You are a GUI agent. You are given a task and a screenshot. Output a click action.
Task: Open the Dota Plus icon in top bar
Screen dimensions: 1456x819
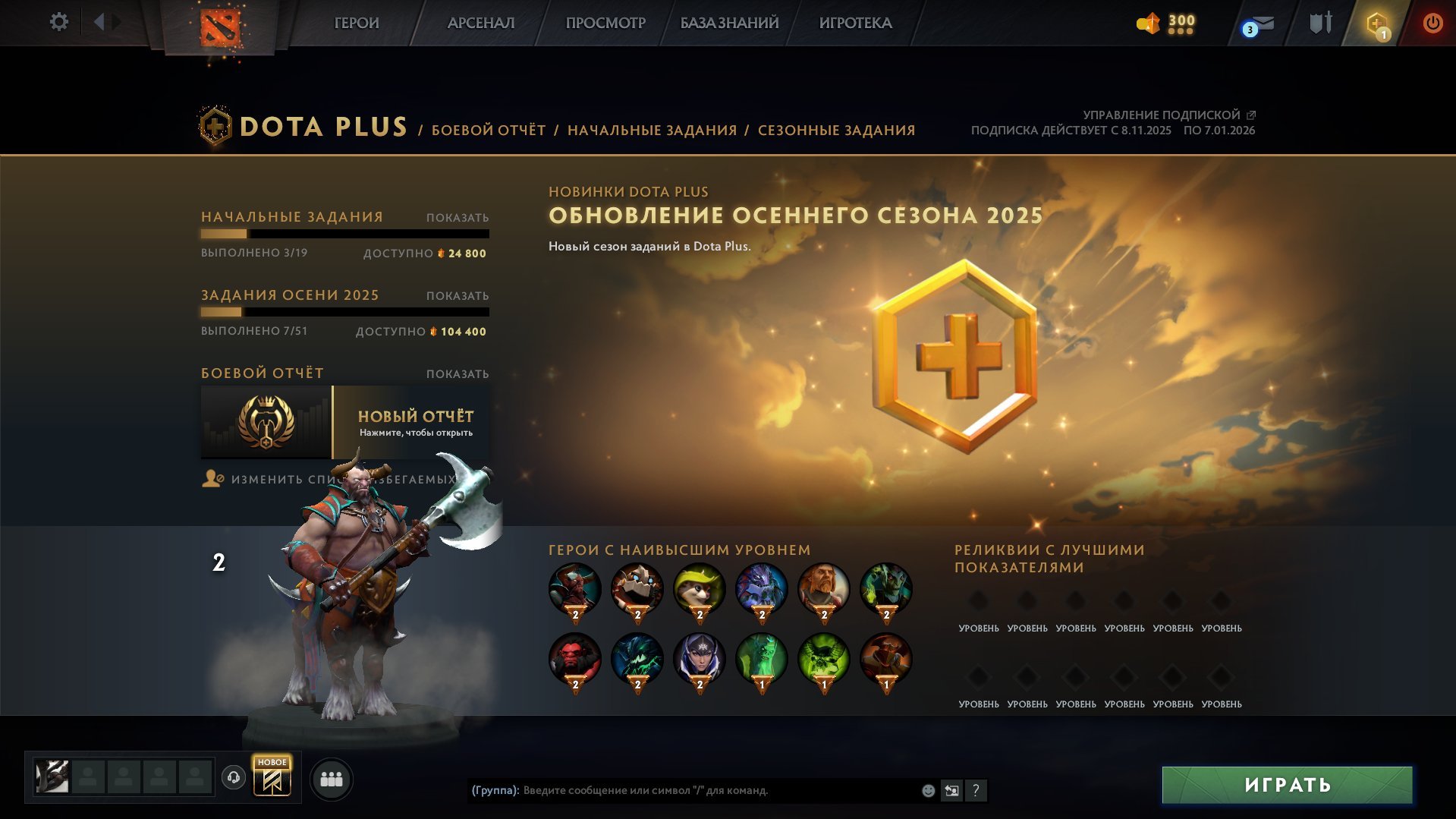pos(1377,23)
